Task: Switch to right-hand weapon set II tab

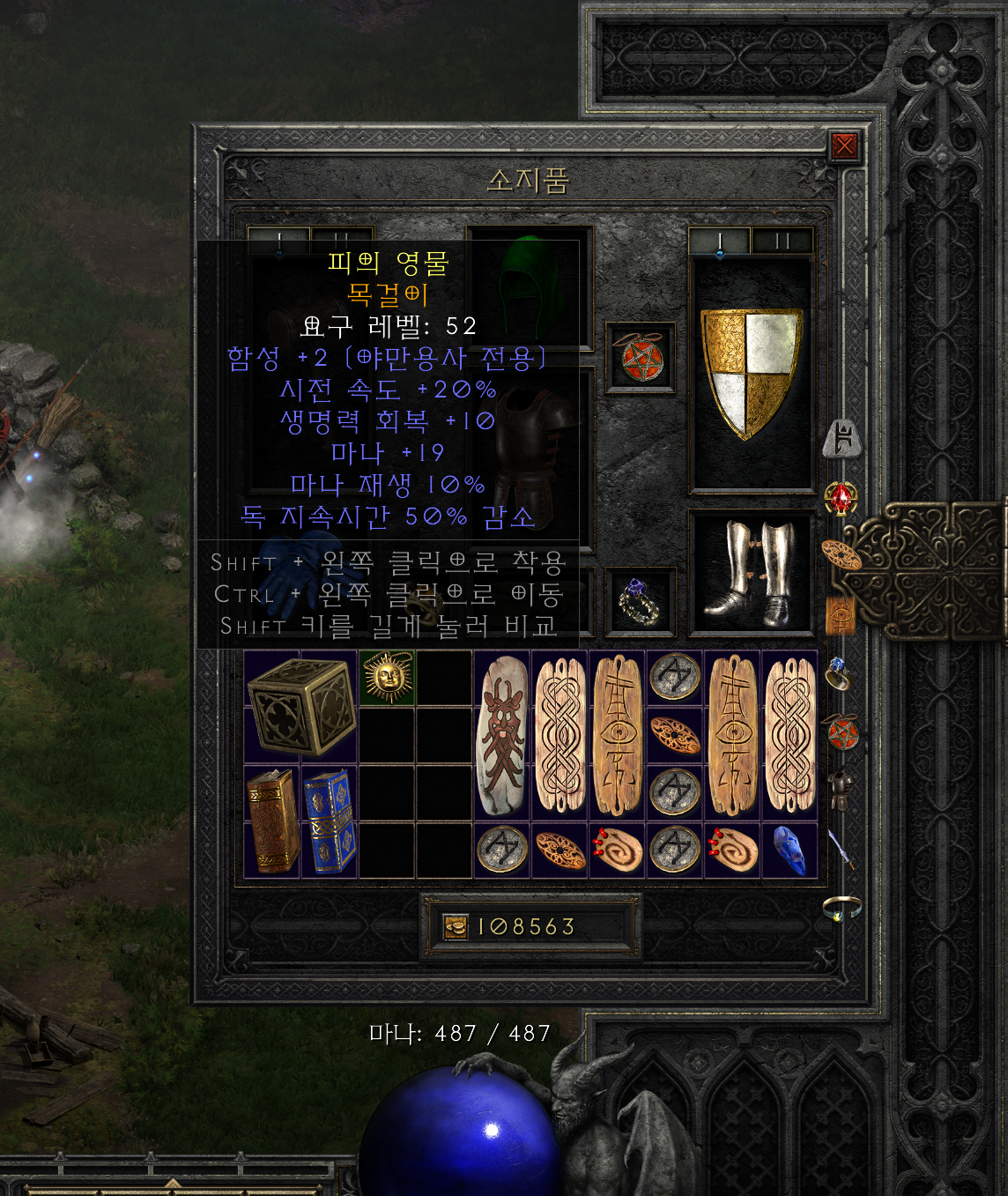Action: click(782, 241)
